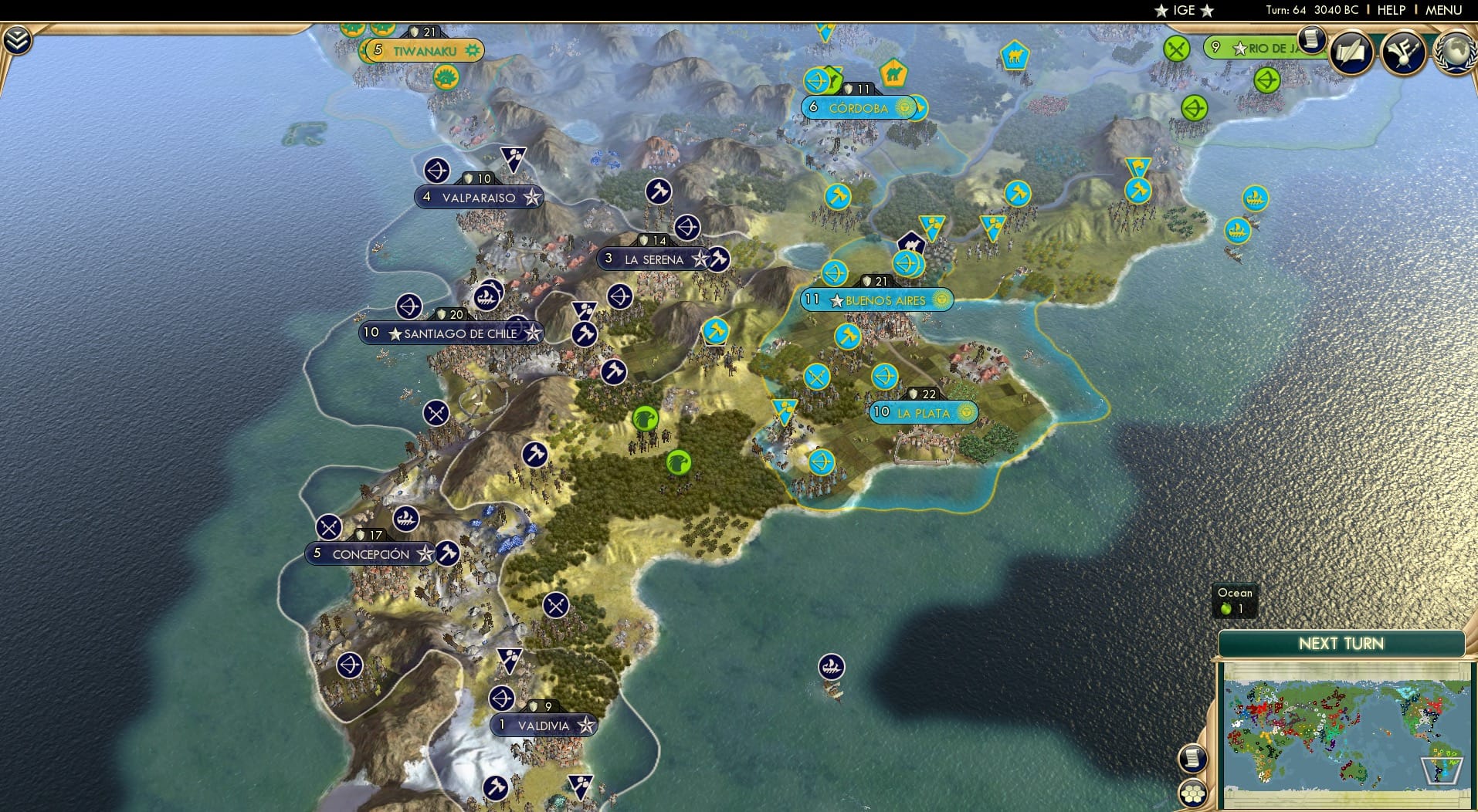The image size is (1478, 812).
Task: Open the HELP menu
Action: 1390,10
